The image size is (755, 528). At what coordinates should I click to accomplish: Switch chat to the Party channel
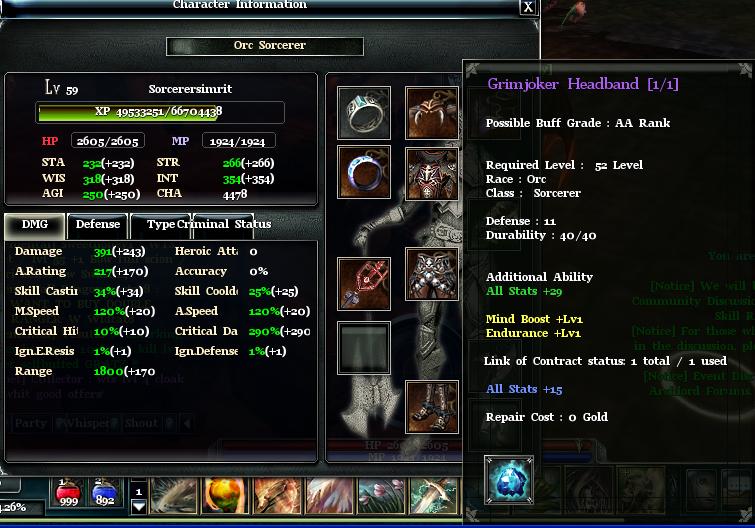[x=30, y=423]
